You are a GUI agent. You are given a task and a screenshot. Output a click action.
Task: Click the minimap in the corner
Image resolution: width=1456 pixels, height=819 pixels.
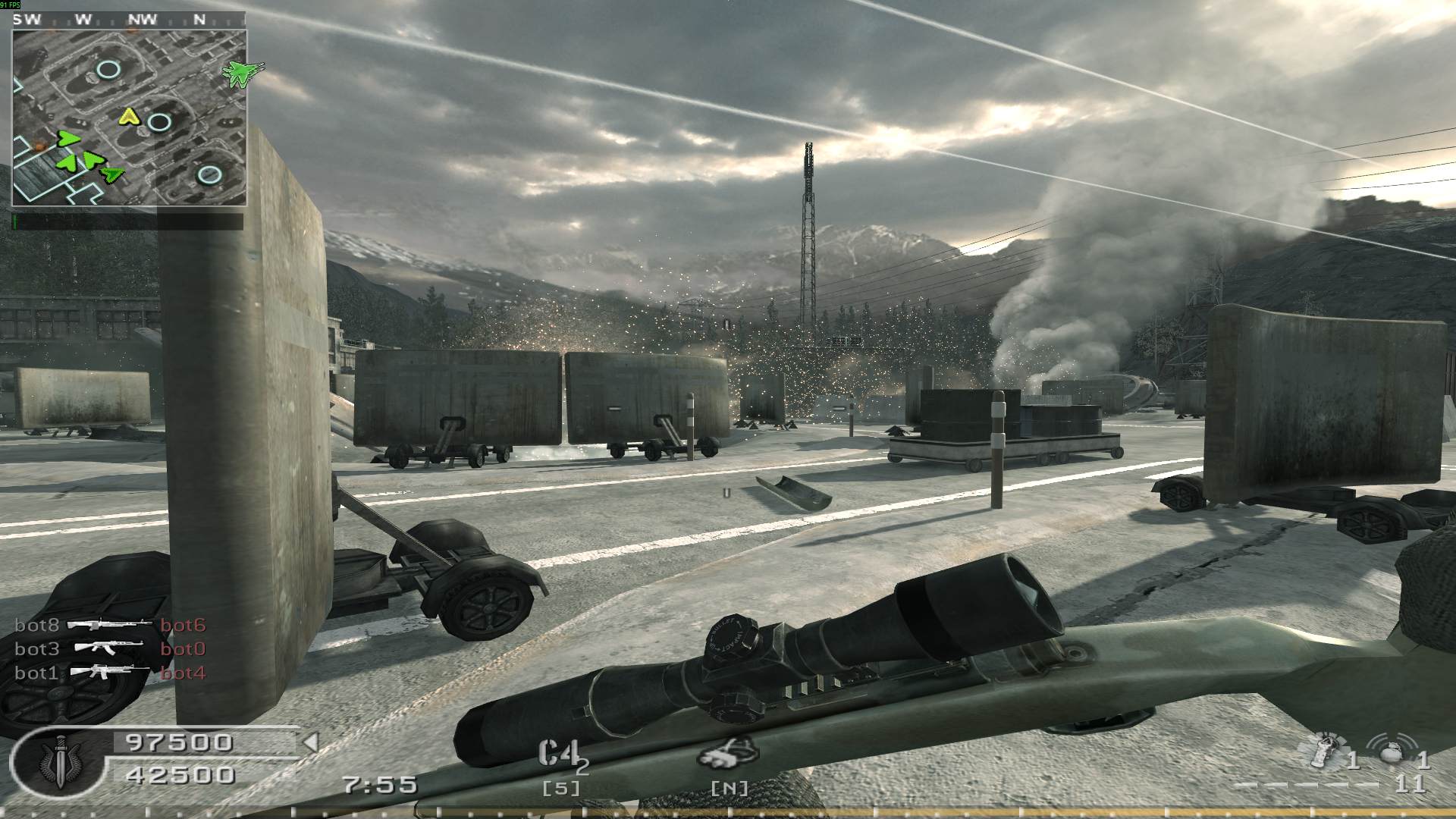click(129, 118)
